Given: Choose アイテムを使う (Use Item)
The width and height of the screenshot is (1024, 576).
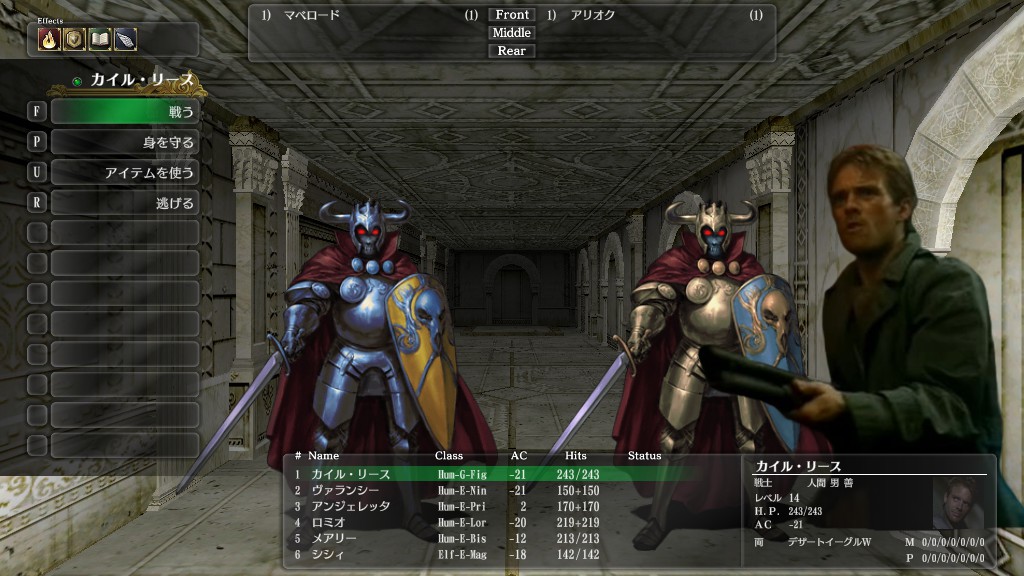Looking at the screenshot, I should [124, 173].
